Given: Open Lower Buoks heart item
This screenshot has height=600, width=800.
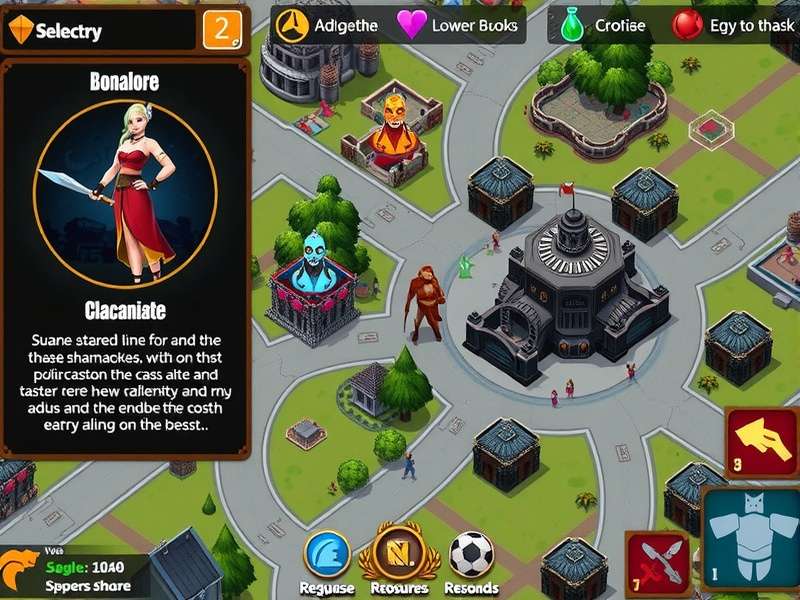Looking at the screenshot, I should [x=412, y=25].
